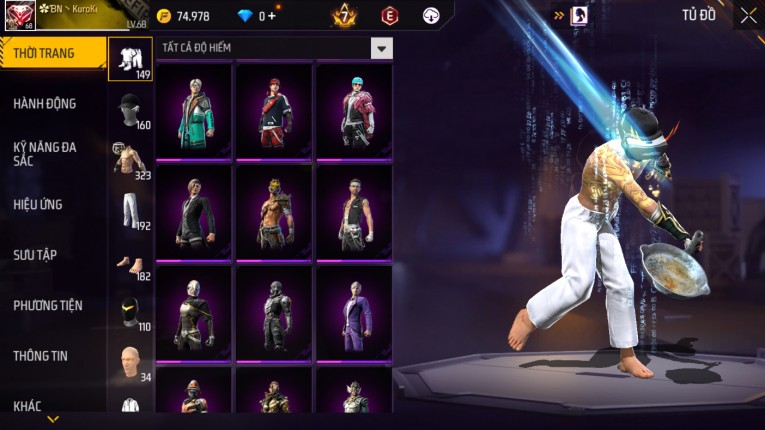Viewport: 765px width, 430px height.
Task: Switch to the Hành Động category
Action: point(45,103)
